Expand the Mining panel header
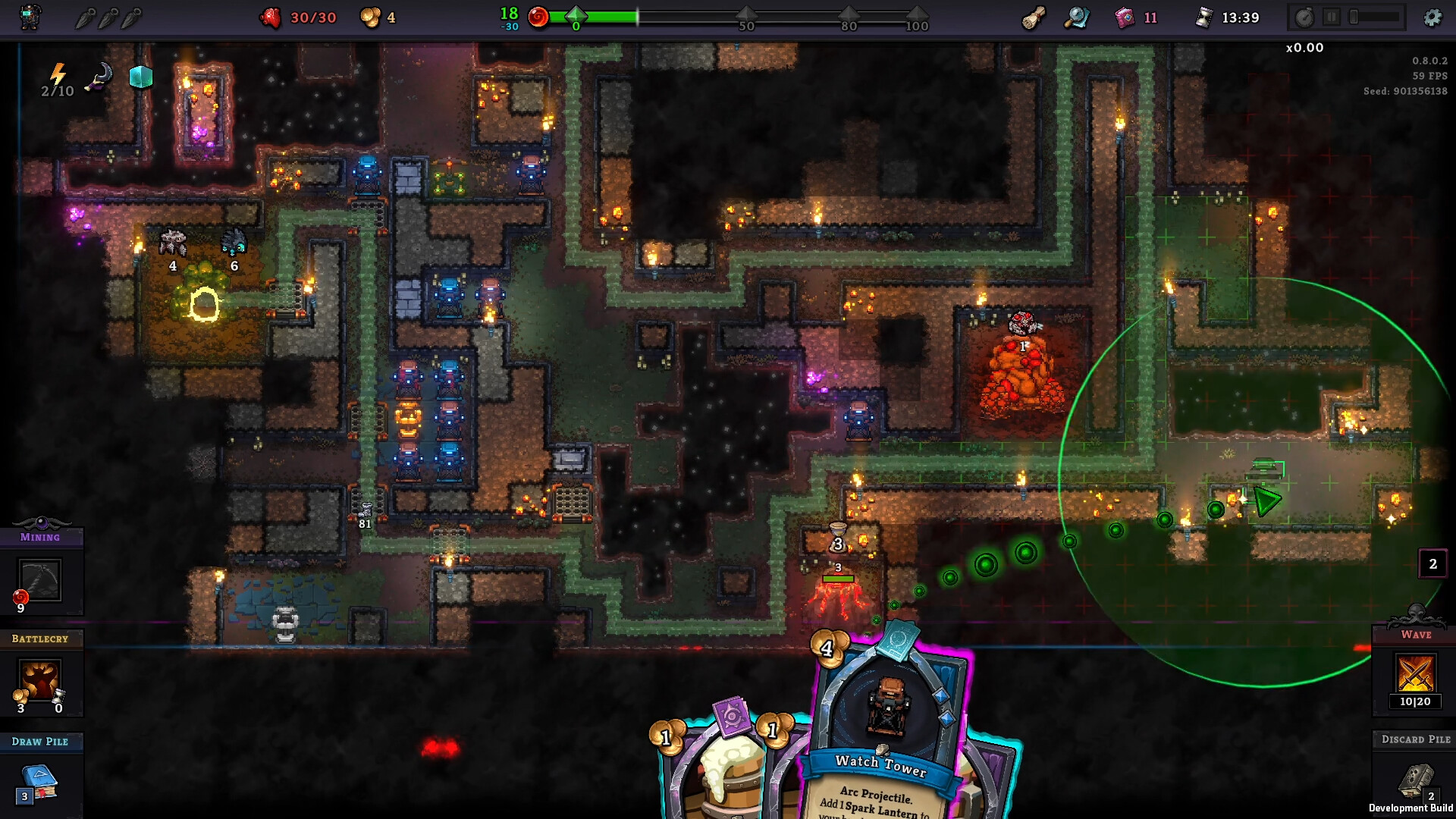Viewport: 1456px width, 819px height. (42, 537)
